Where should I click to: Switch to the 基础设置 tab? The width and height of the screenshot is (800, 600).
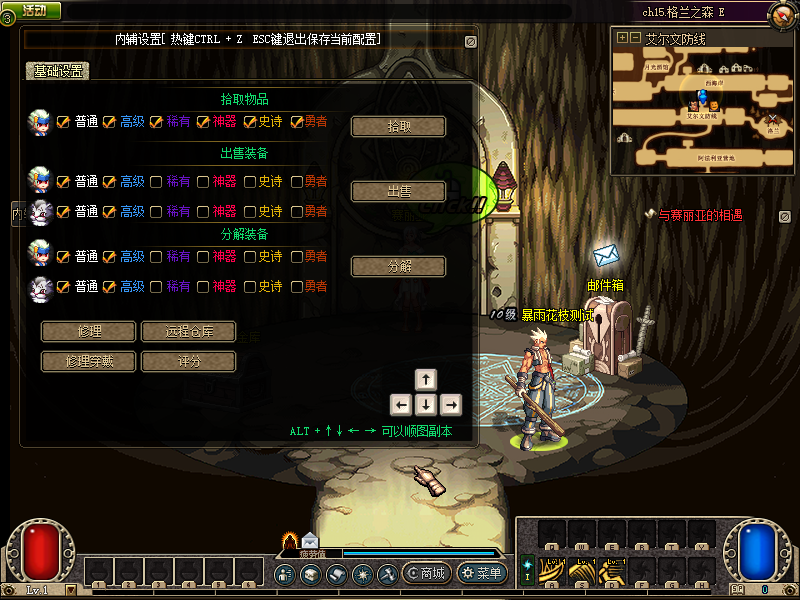[57, 71]
